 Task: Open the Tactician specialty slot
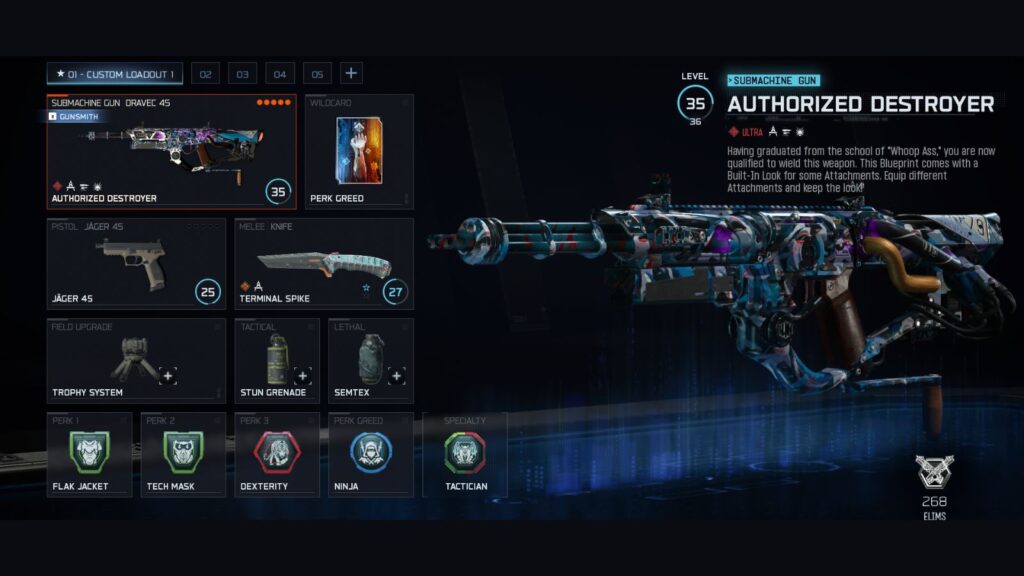pyautogui.click(x=465, y=454)
